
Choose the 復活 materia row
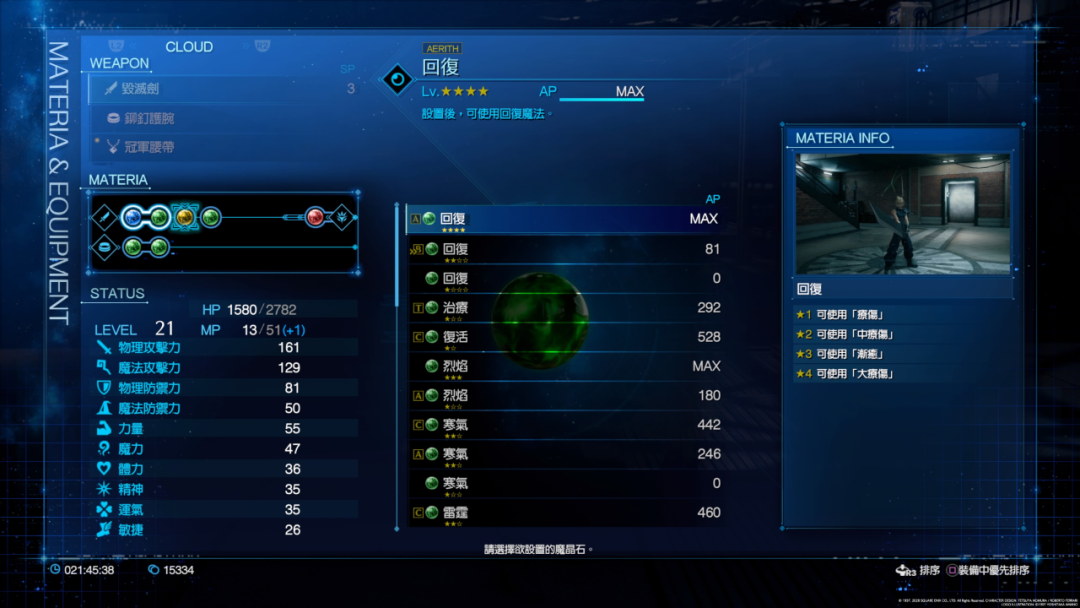[x=564, y=337]
